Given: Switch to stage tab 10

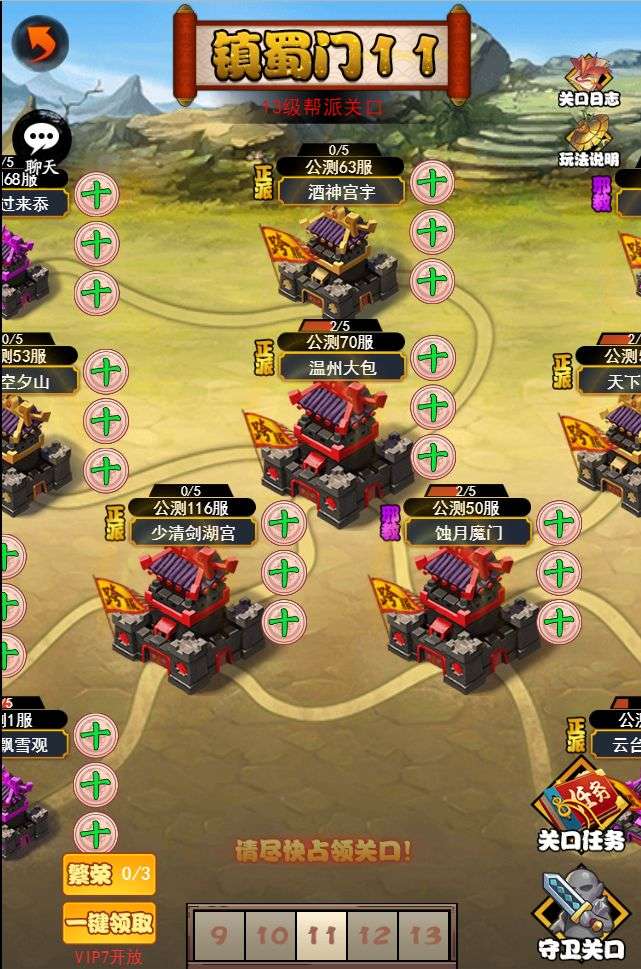Looking at the screenshot, I should click(271, 936).
